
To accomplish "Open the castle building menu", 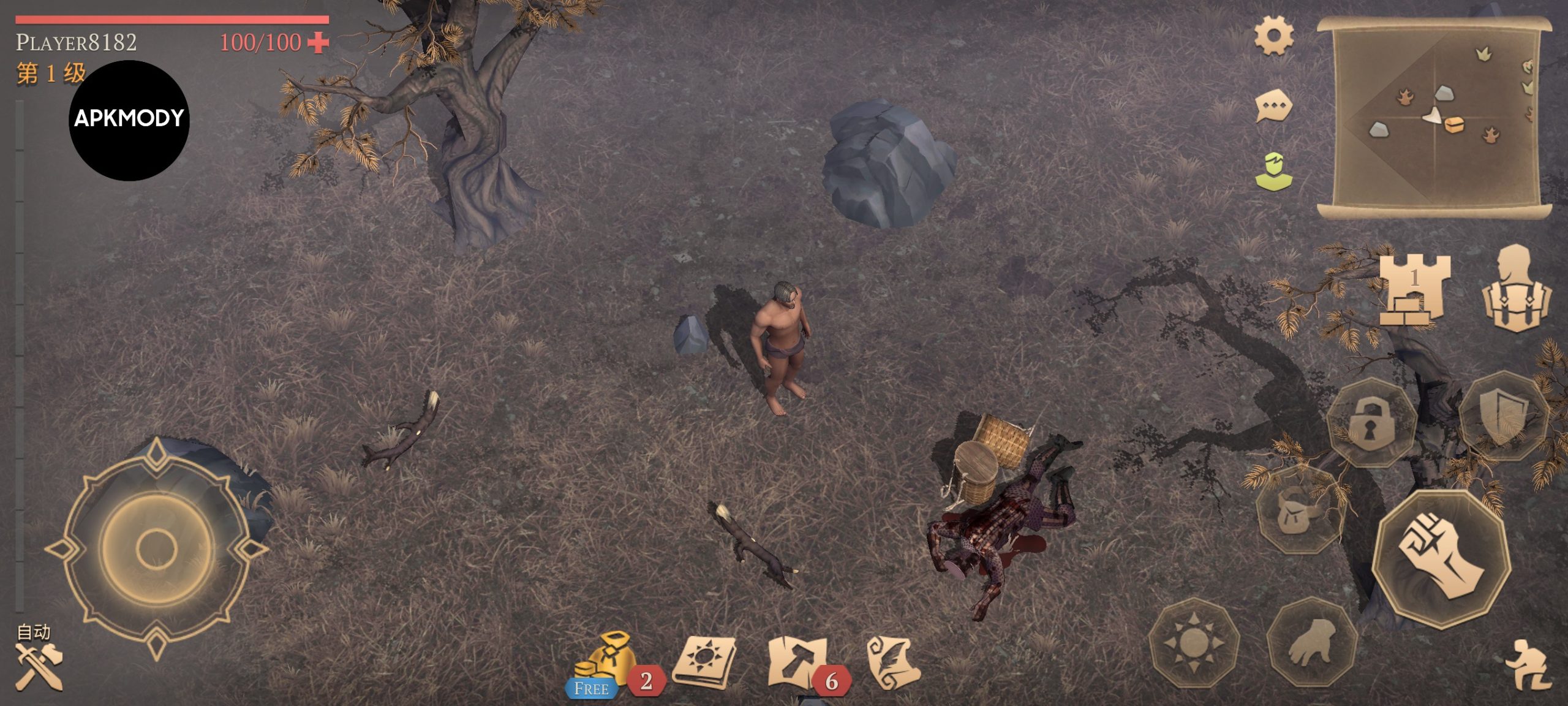I will click(1414, 289).
